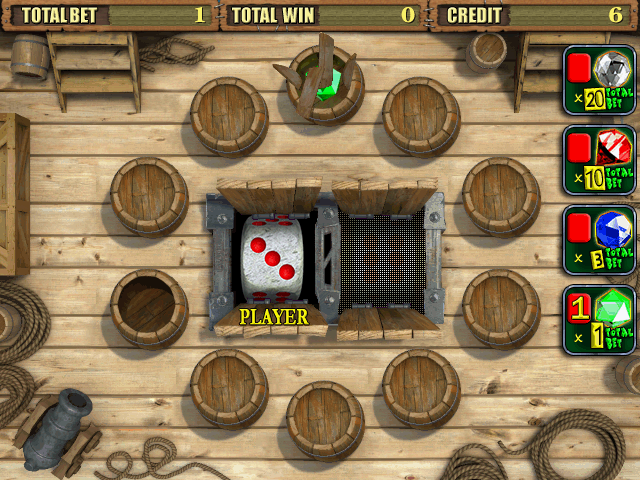Select the blue gem x3 prize panel
640x480 pixels.
pos(600,241)
